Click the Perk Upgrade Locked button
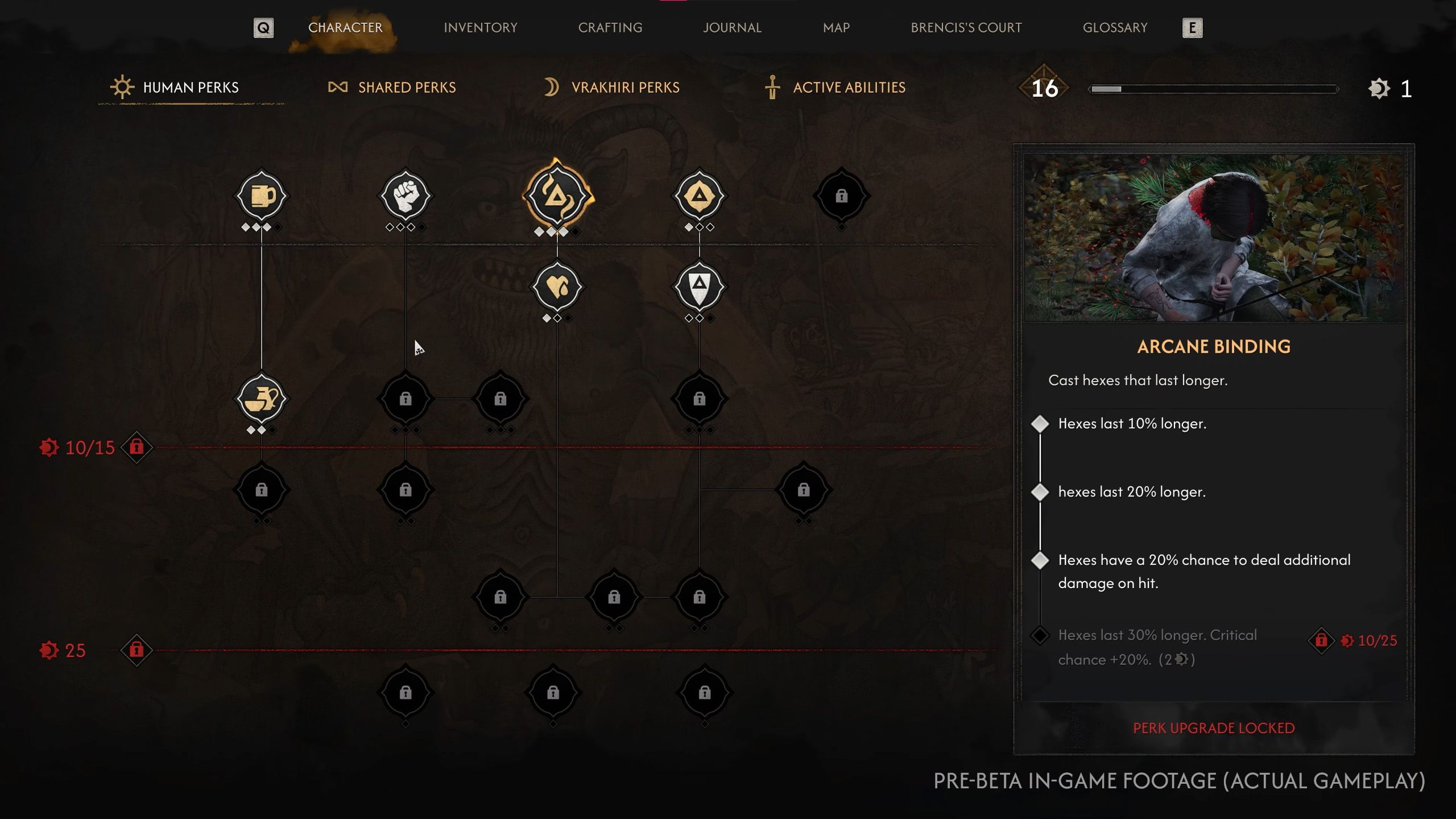The image size is (1456, 819). (1214, 728)
